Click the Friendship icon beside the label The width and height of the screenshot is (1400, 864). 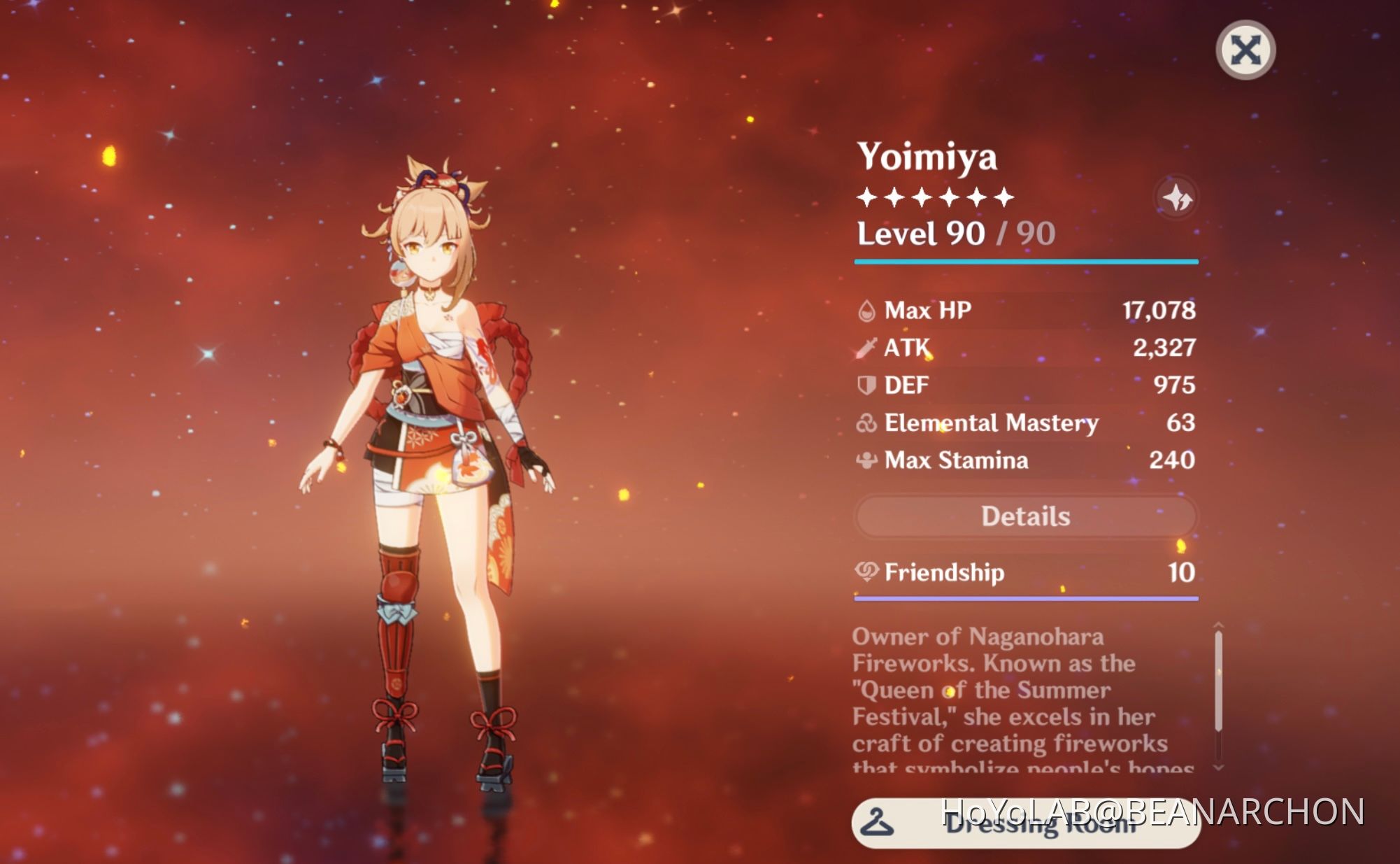coord(867,572)
